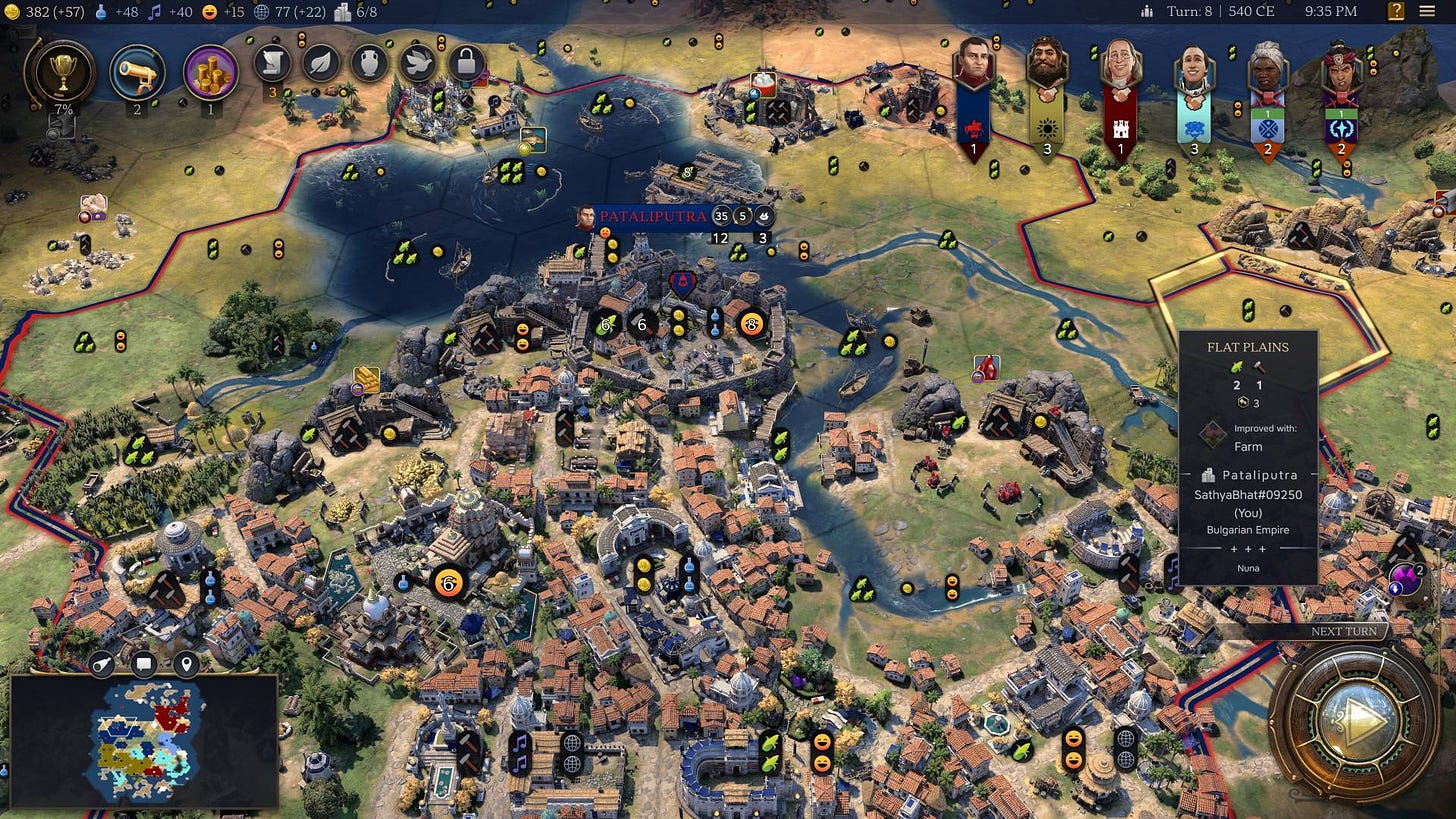Viewport: 1456px width, 819px height.
Task: Click the city icon showing 6/8
Action: point(341,13)
